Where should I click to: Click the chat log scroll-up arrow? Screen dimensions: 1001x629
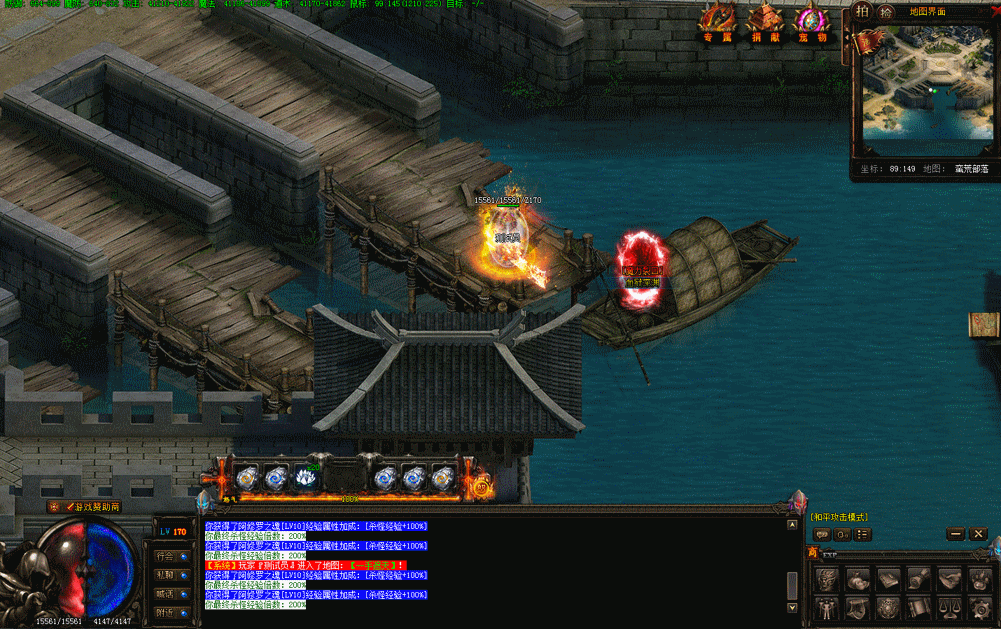[793, 523]
